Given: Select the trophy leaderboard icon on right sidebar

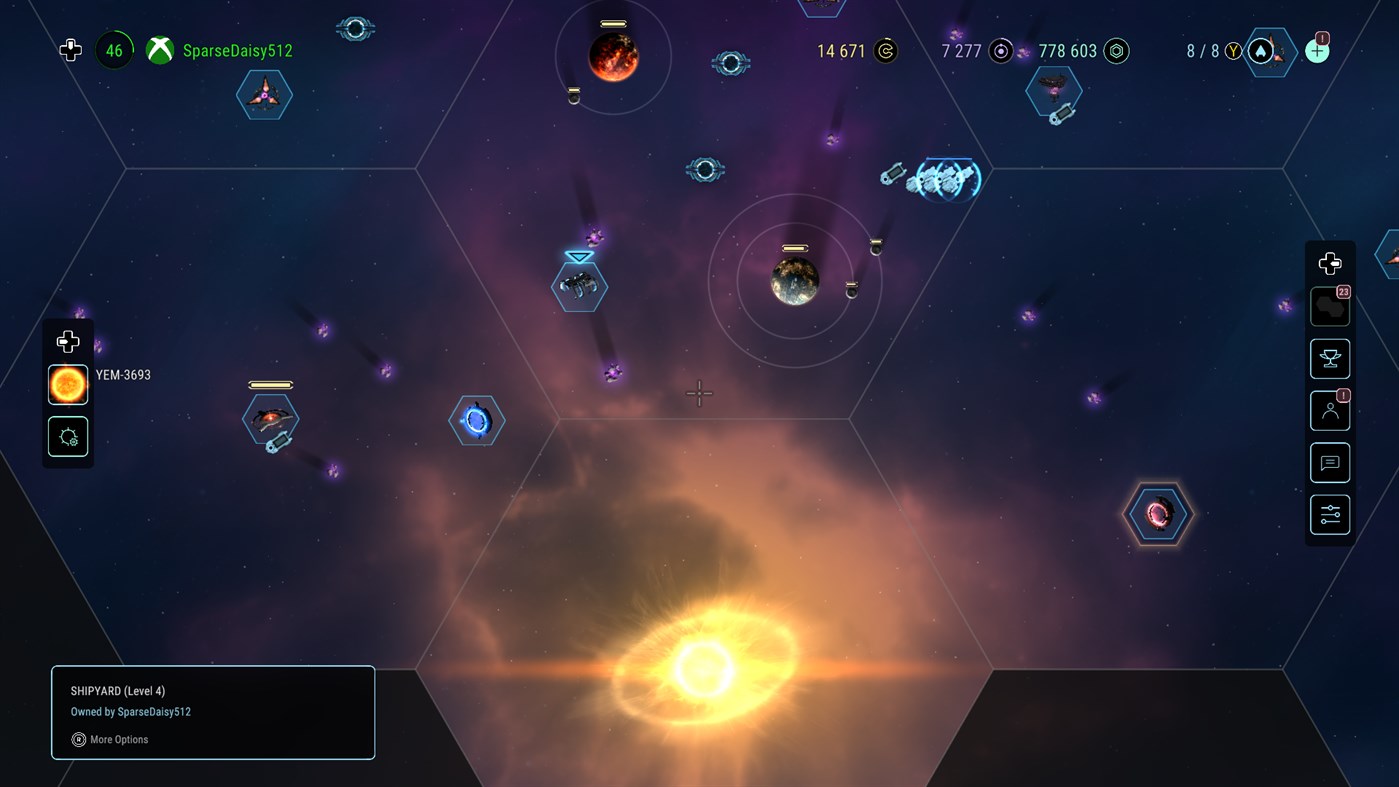Looking at the screenshot, I should (1329, 358).
